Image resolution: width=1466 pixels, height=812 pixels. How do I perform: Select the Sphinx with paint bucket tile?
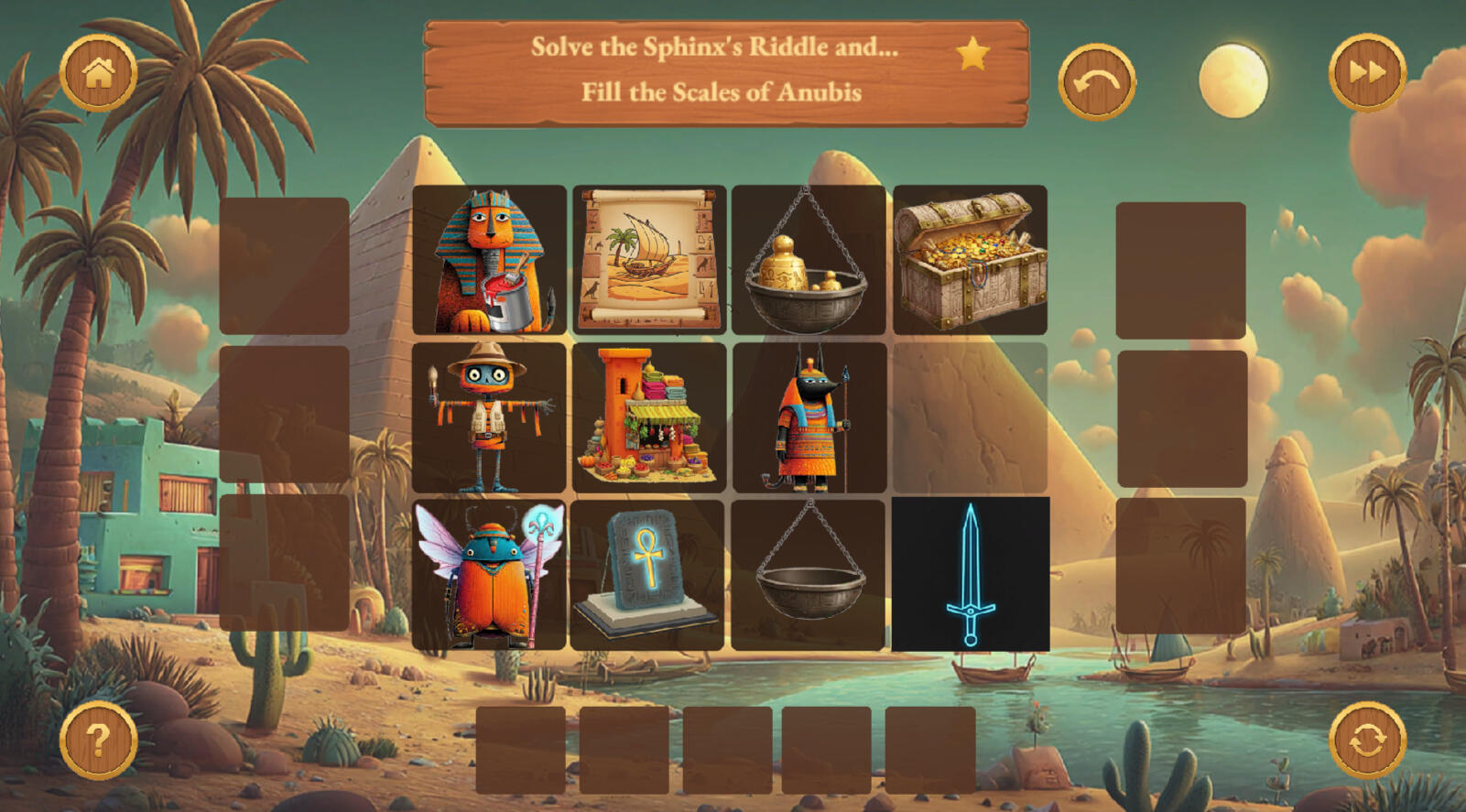(x=490, y=260)
